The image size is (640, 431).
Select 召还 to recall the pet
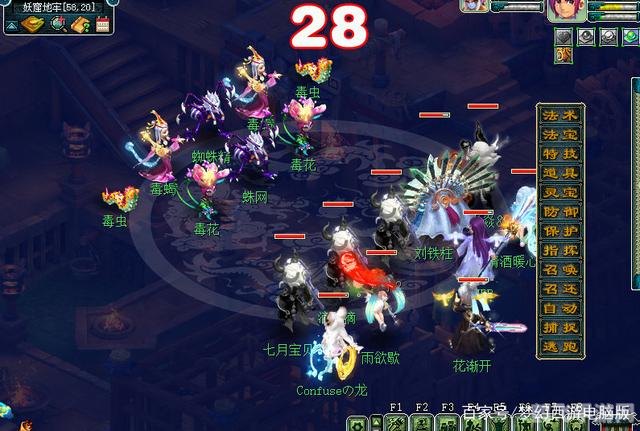559,289
